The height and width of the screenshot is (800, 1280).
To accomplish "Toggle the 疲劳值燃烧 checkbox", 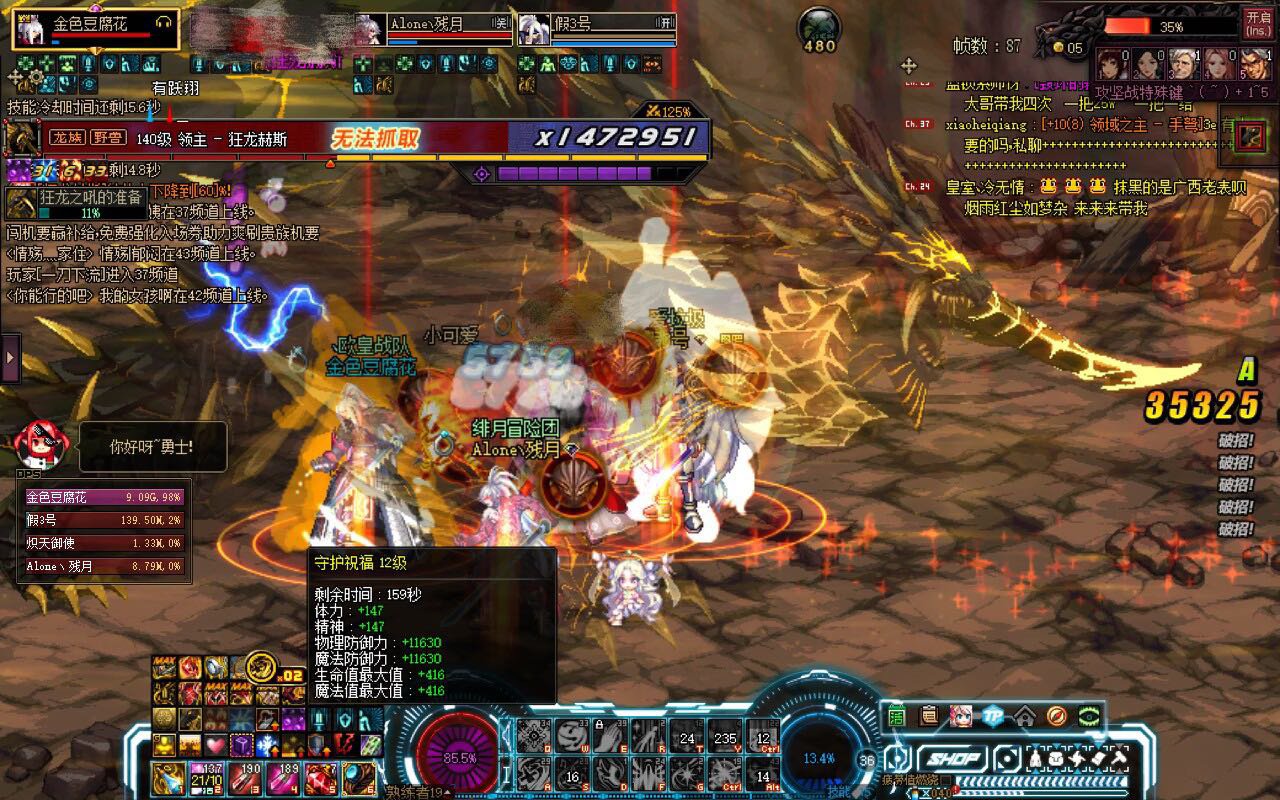I will point(946,780).
